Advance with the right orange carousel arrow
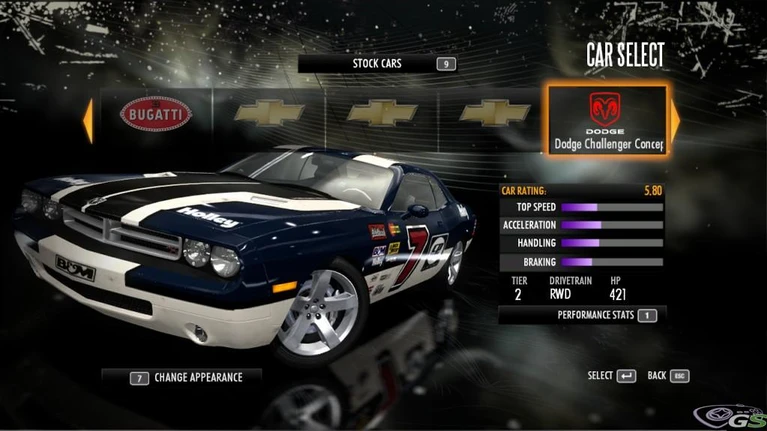The image size is (767, 431). coord(675,119)
